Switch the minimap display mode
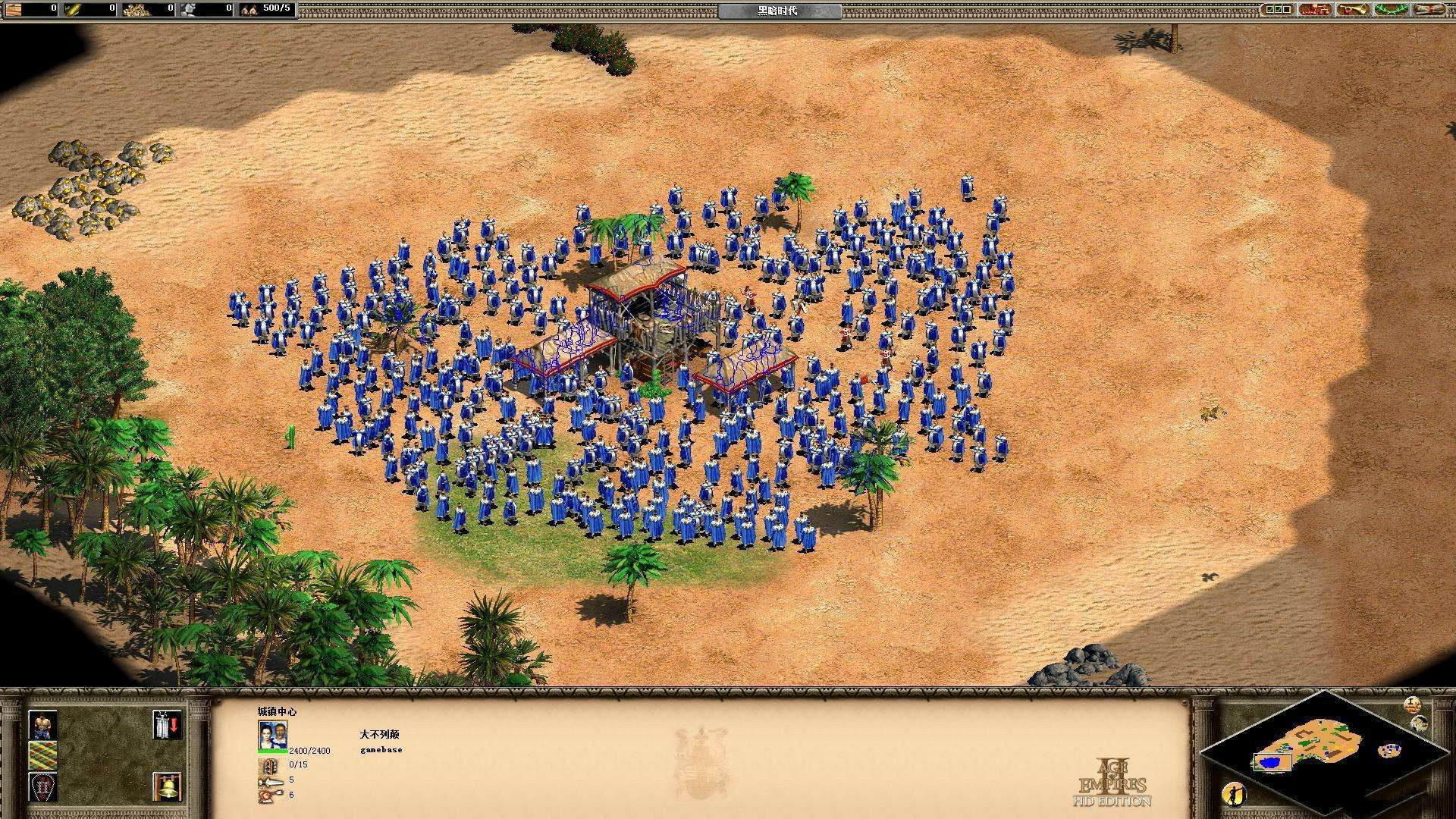This screenshot has height=819, width=1456. [x=1419, y=723]
